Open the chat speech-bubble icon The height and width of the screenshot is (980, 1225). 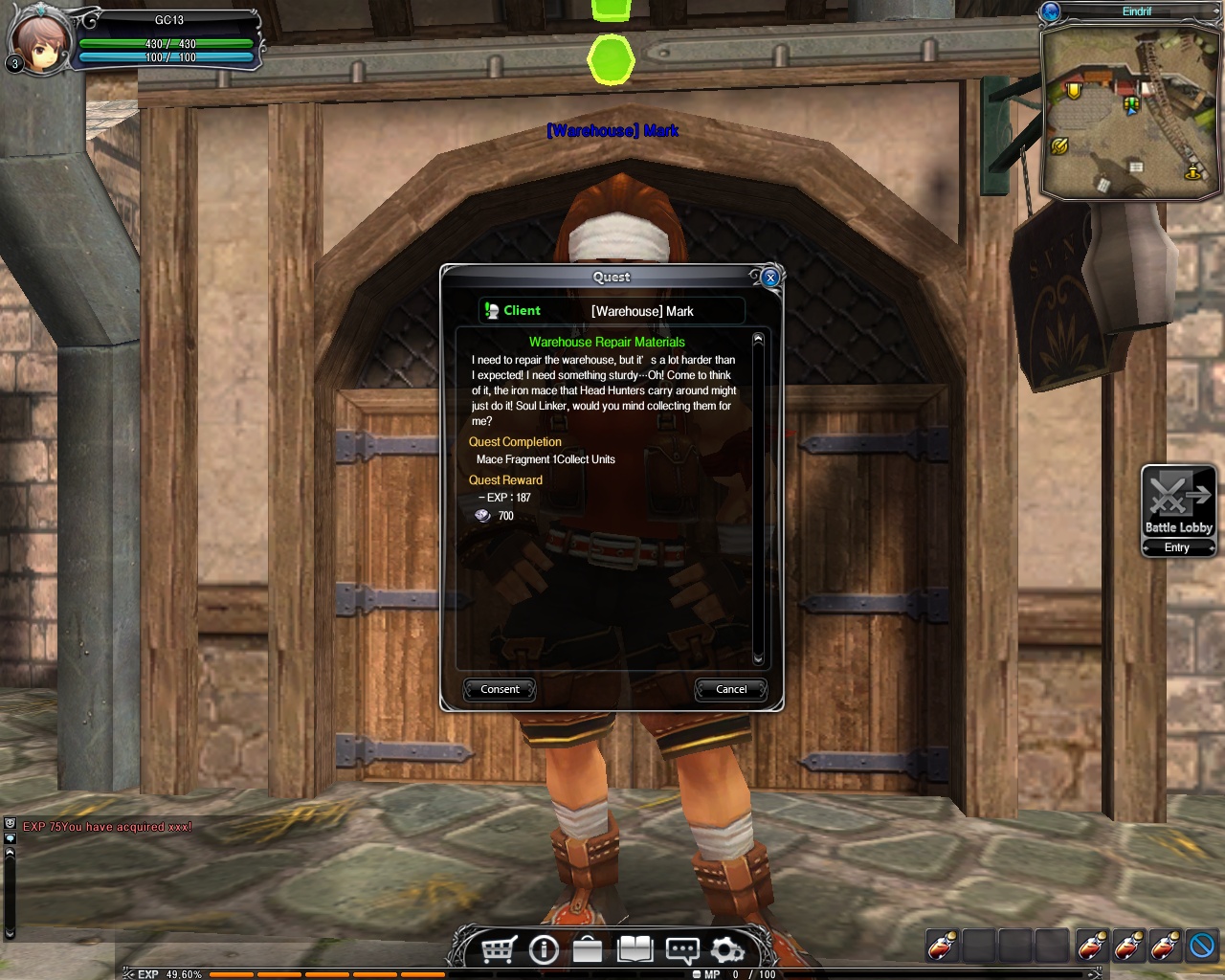[x=681, y=949]
